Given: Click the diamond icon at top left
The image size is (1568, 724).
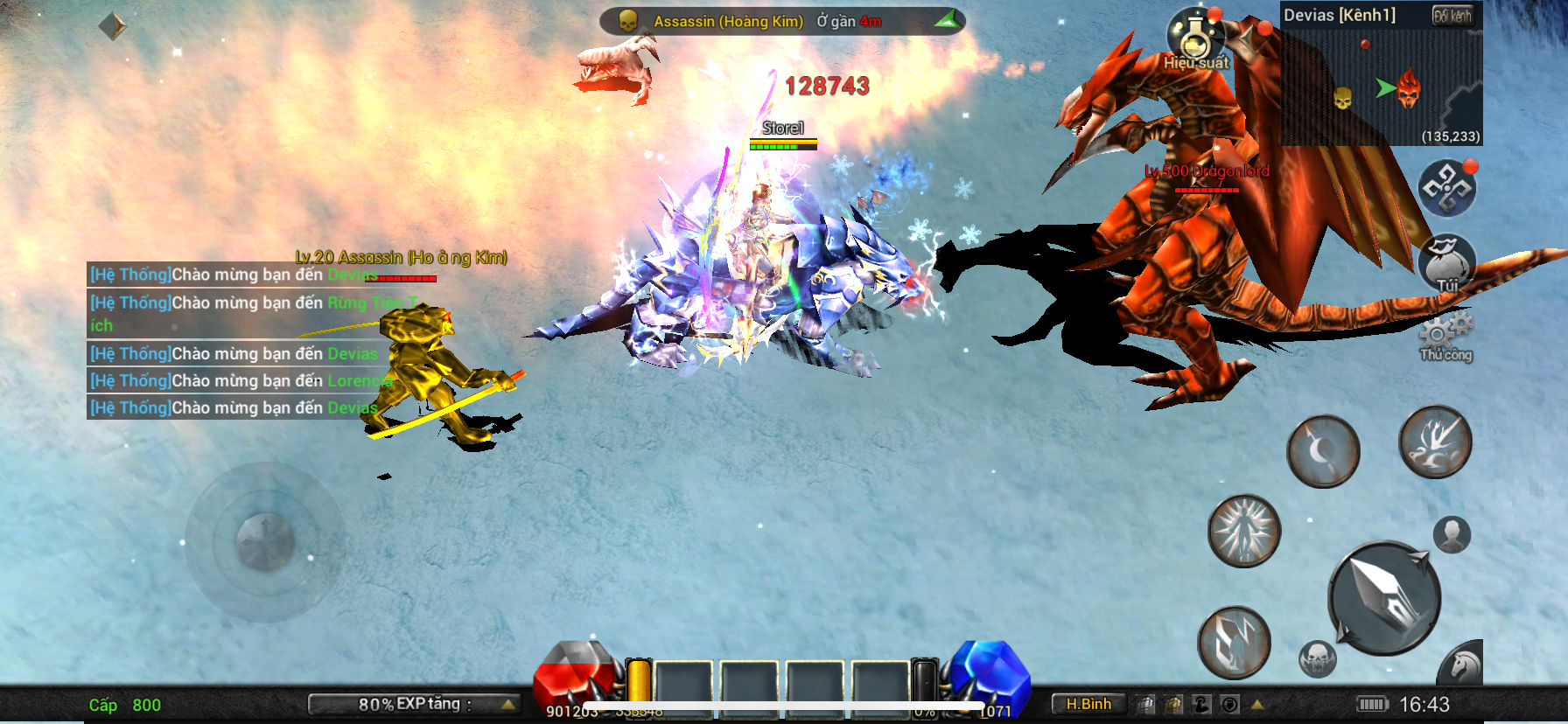Looking at the screenshot, I should [x=112, y=26].
